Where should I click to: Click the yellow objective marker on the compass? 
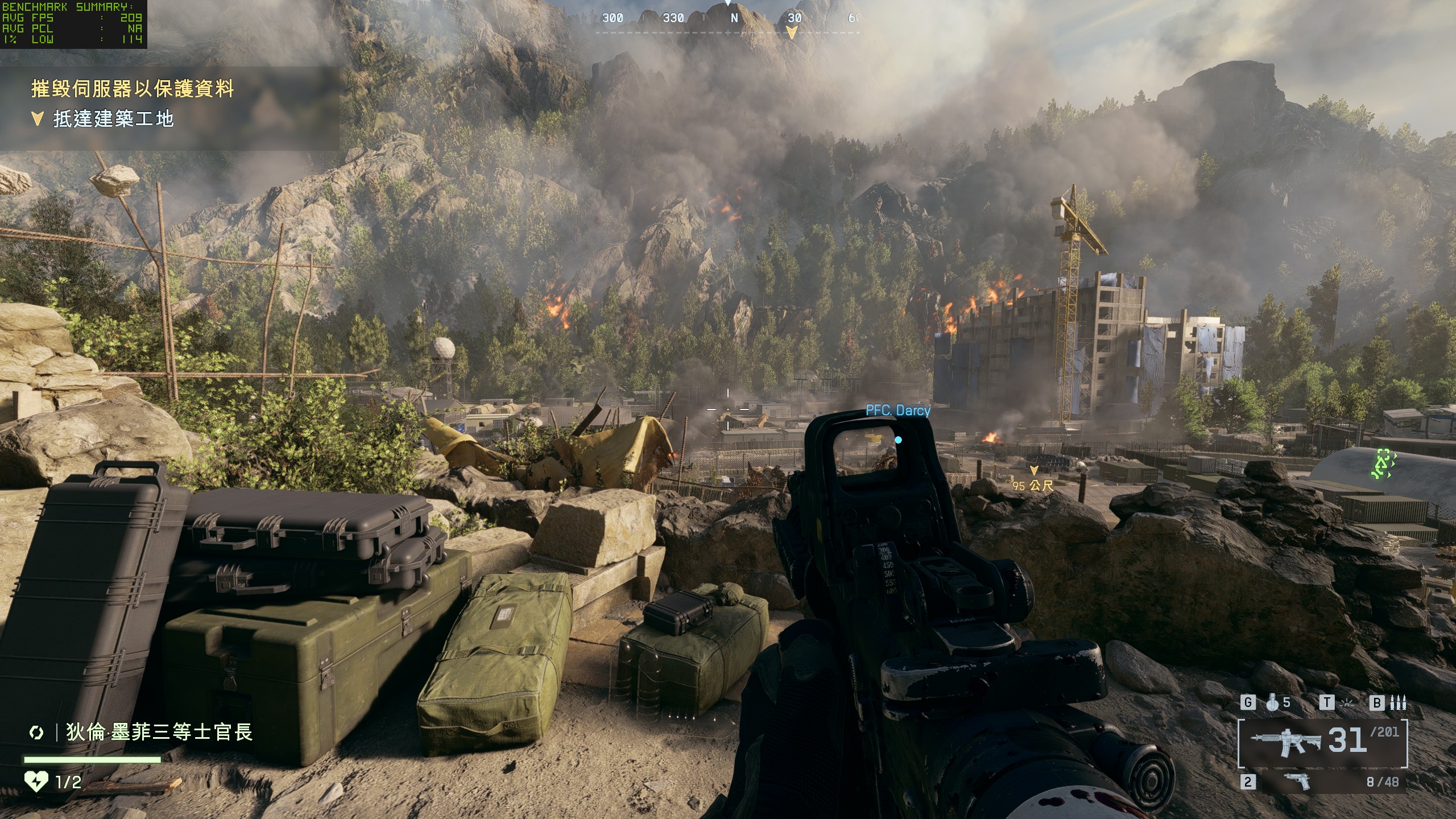[x=791, y=33]
